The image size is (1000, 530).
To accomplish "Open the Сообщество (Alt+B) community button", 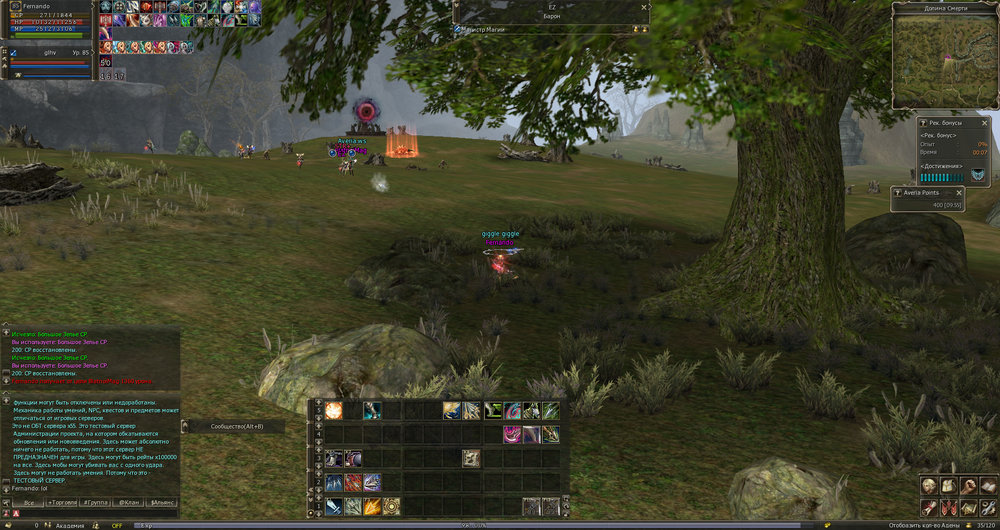I will [x=234, y=426].
